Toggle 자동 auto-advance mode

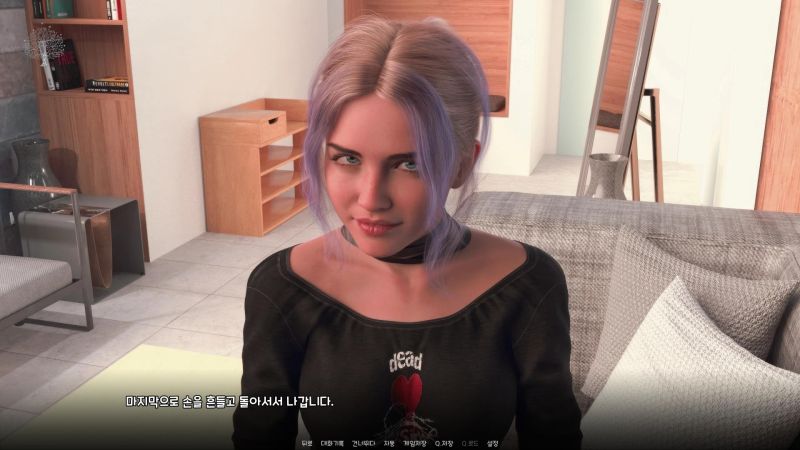pyautogui.click(x=388, y=442)
